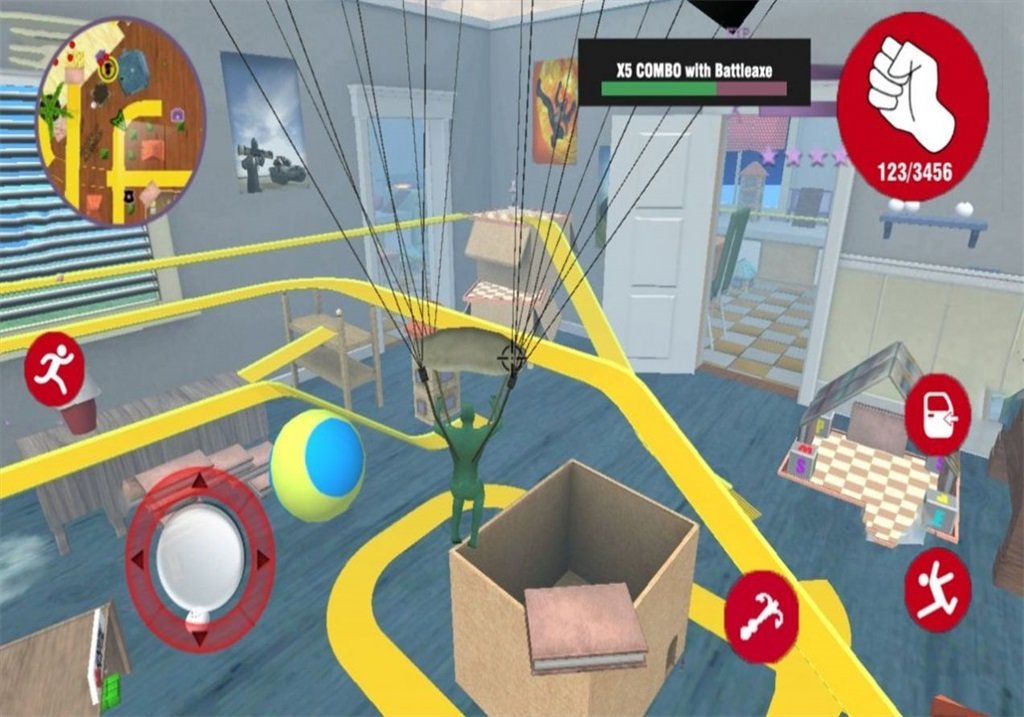Tap the circular minimap

pos(120,120)
